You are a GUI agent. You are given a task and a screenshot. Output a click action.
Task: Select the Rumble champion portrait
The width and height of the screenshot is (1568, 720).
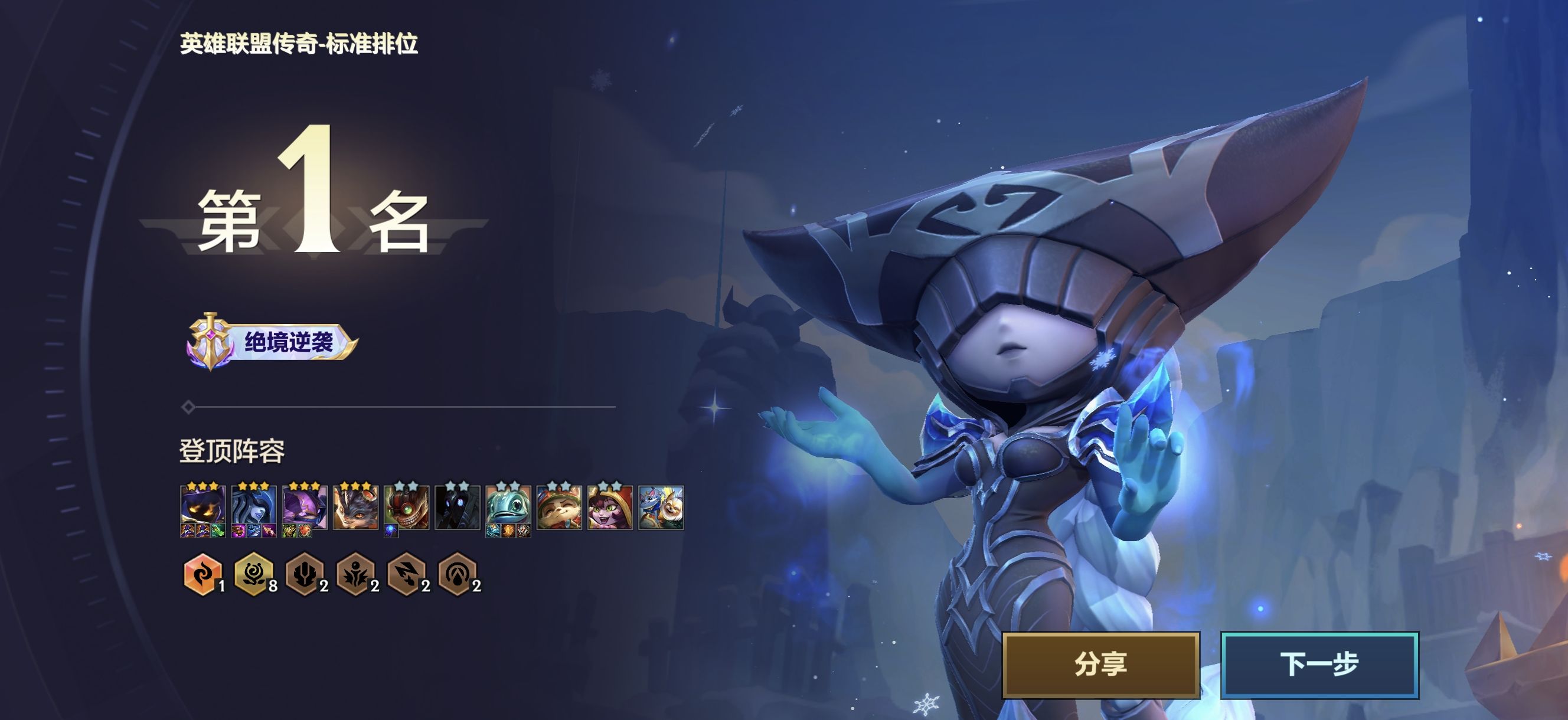355,506
